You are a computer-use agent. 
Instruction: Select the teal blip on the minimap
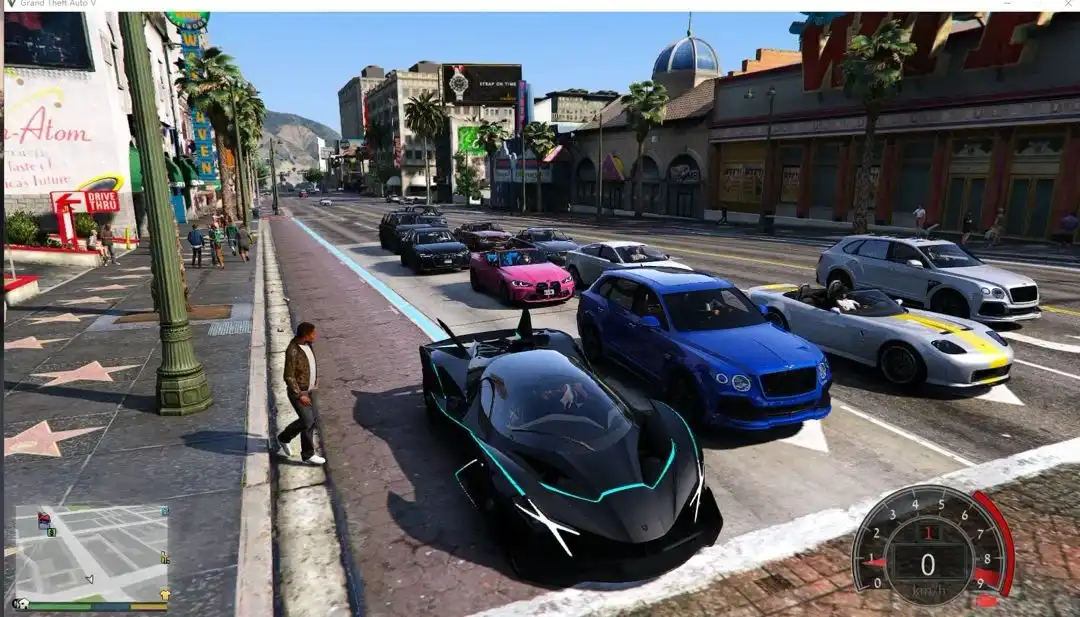pos(164,511)
